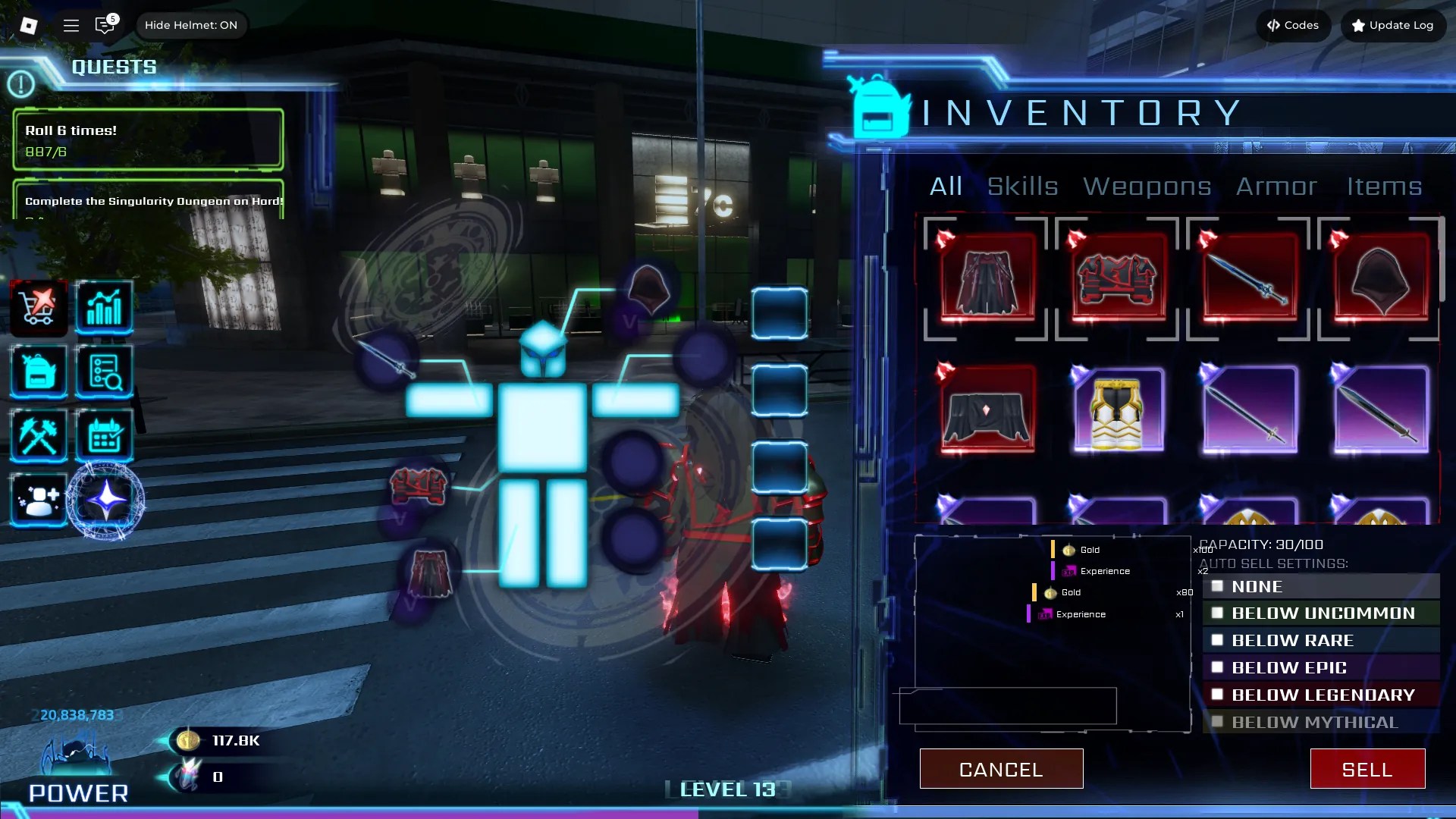
Task: Select the quest search list icon
Action: tap(105, 372)
